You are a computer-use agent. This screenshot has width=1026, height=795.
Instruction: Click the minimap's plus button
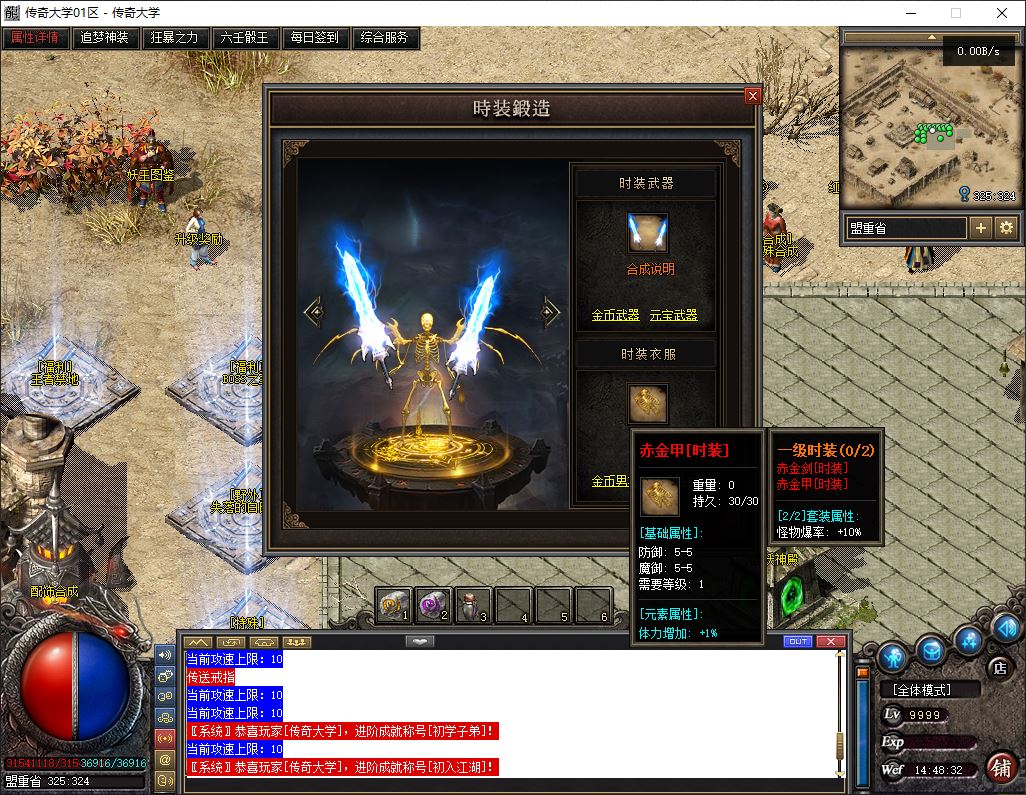point(981,228)
